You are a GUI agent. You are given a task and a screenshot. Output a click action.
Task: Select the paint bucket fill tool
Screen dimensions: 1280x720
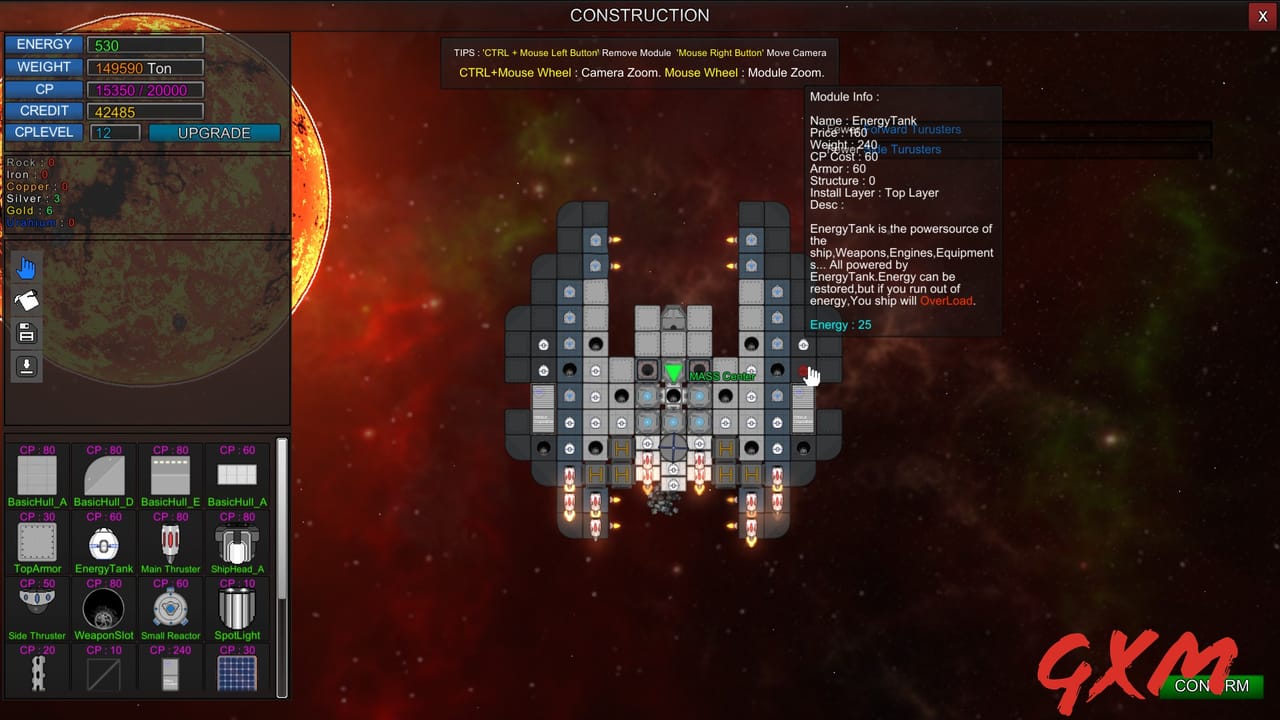point(26,299)
